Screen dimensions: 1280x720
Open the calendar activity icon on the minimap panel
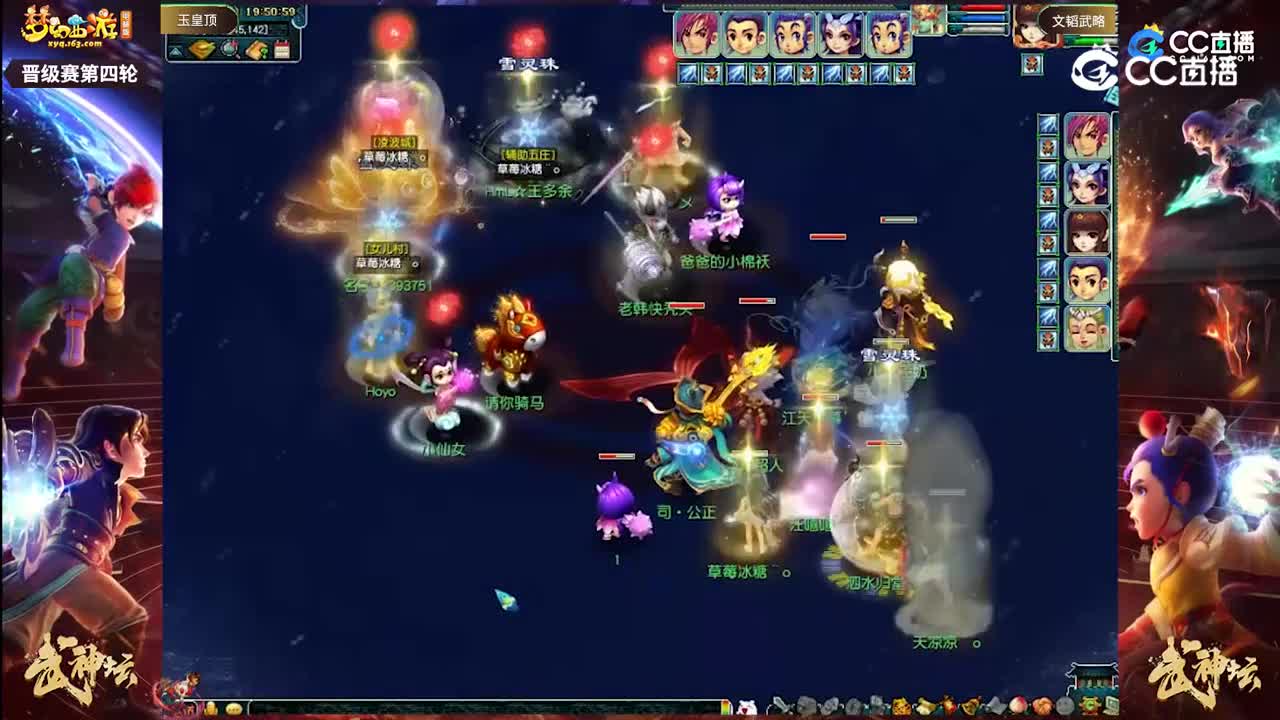coord(282,48)
